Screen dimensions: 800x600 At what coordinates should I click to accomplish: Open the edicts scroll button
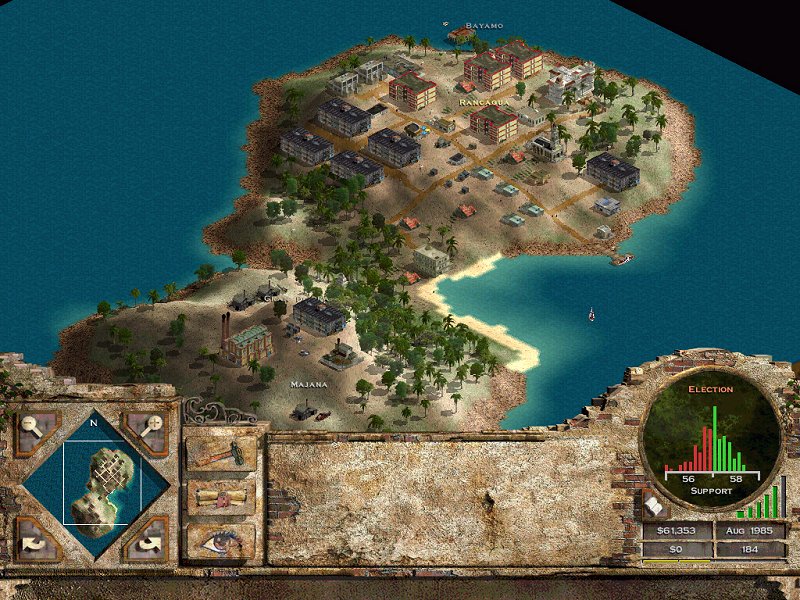(222, 496)
